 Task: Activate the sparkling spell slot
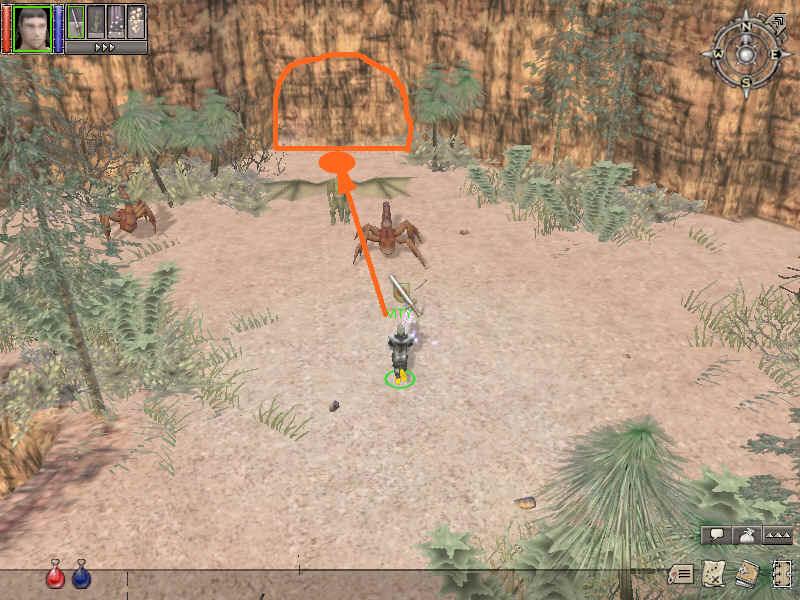(x=136, y=22)
